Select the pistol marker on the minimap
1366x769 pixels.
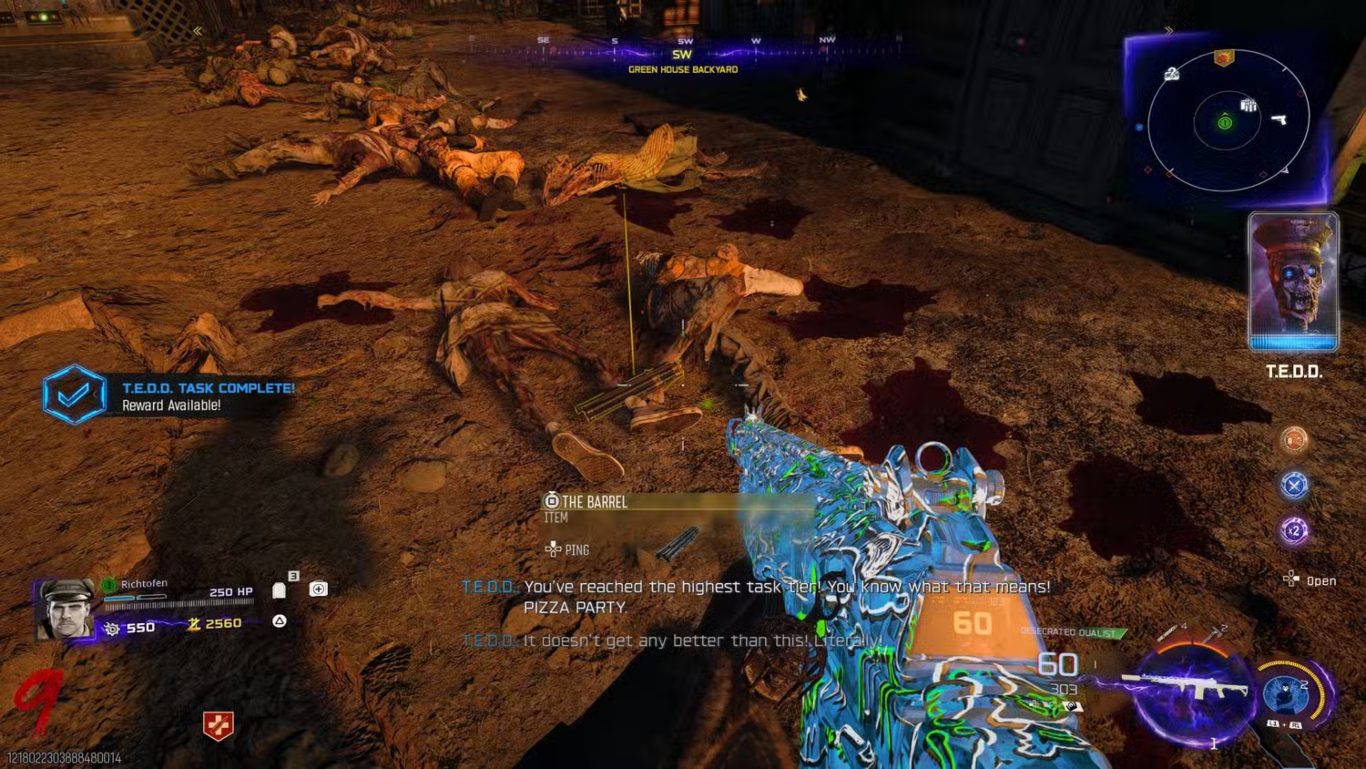(x=1277, y=119)
